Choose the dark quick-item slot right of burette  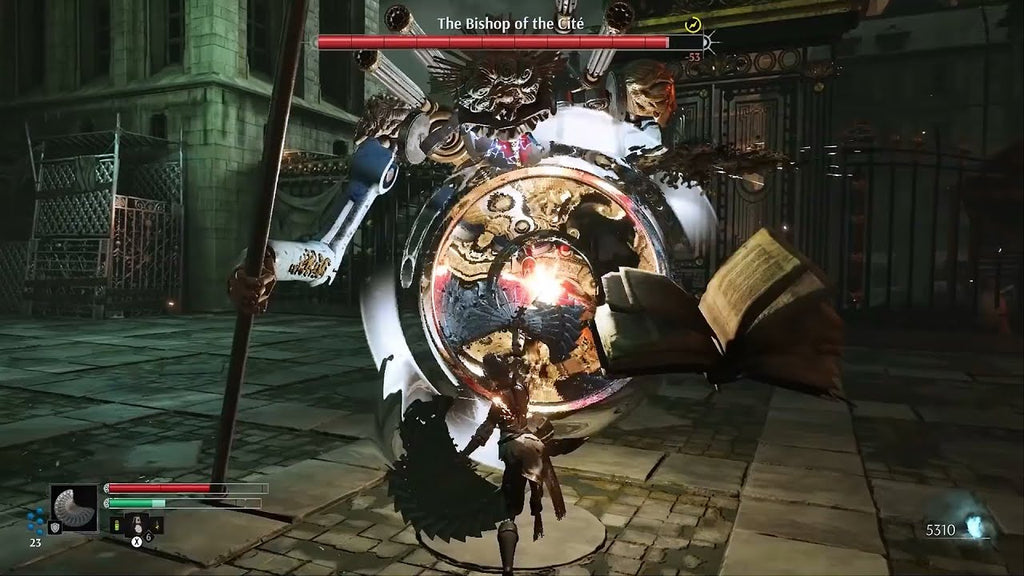click(x=156, y=524)
